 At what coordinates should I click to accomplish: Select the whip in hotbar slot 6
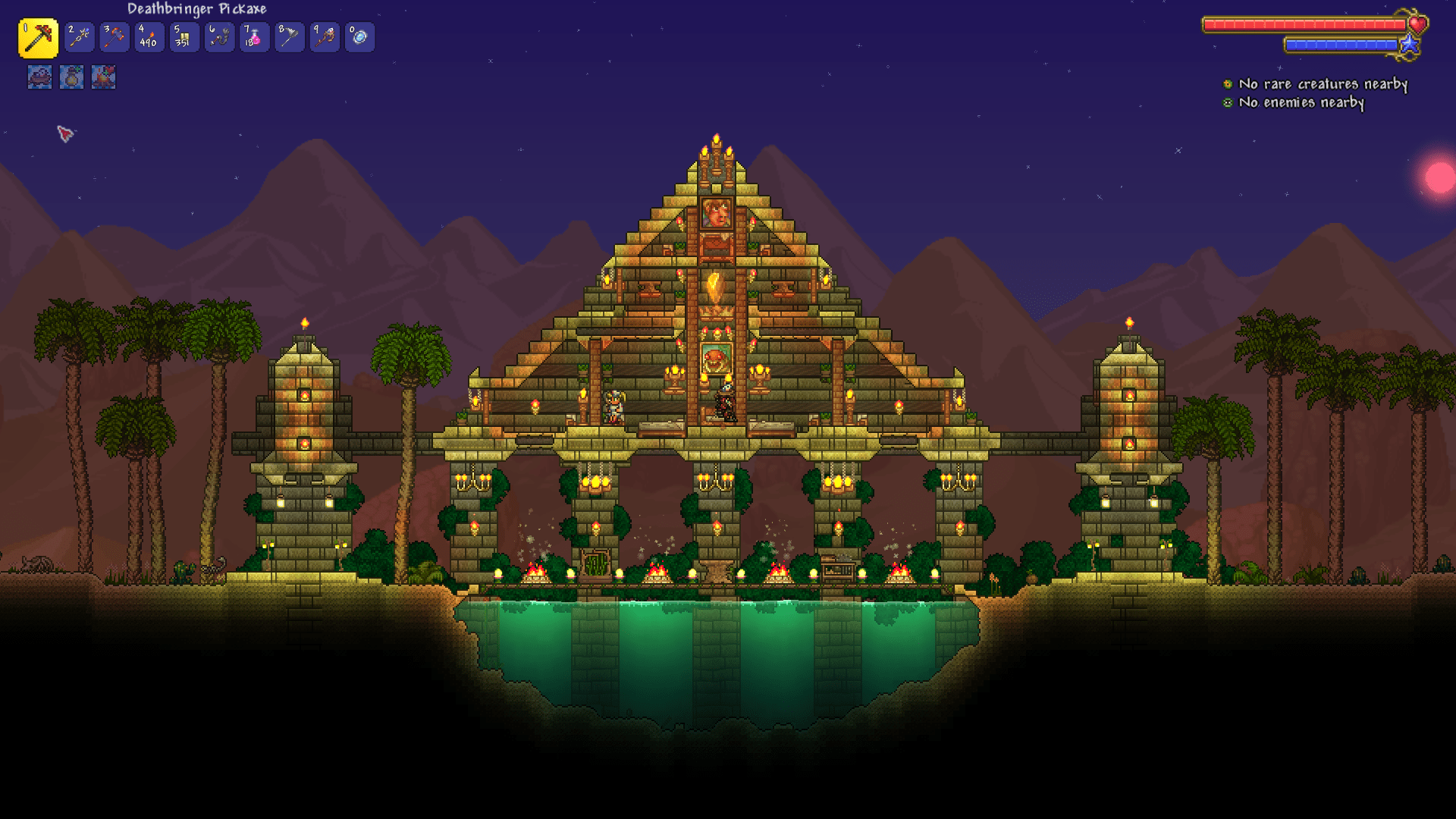[218, 36]
